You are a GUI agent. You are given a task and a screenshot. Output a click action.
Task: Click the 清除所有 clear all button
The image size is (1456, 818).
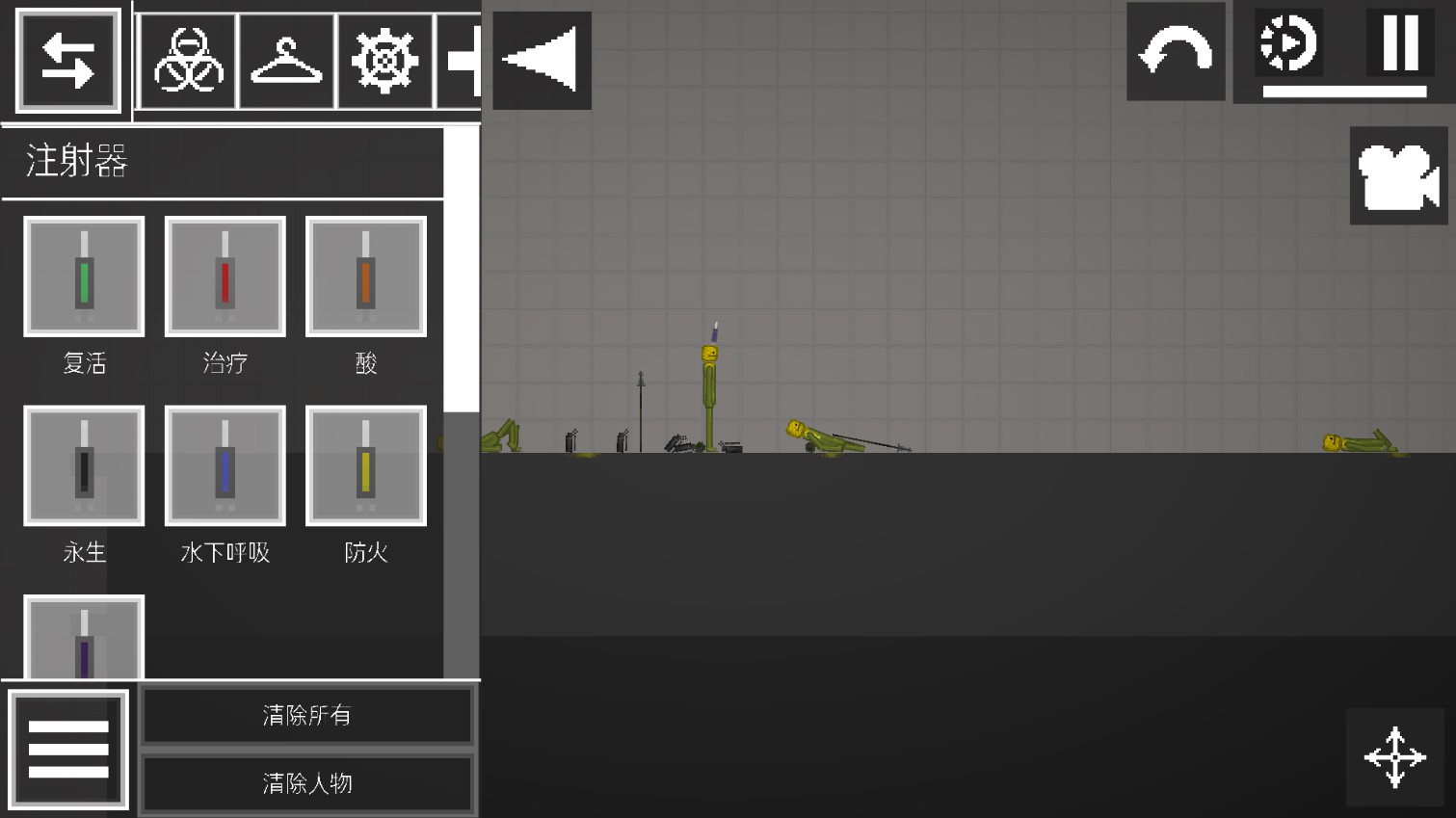[x=307, y=716]
